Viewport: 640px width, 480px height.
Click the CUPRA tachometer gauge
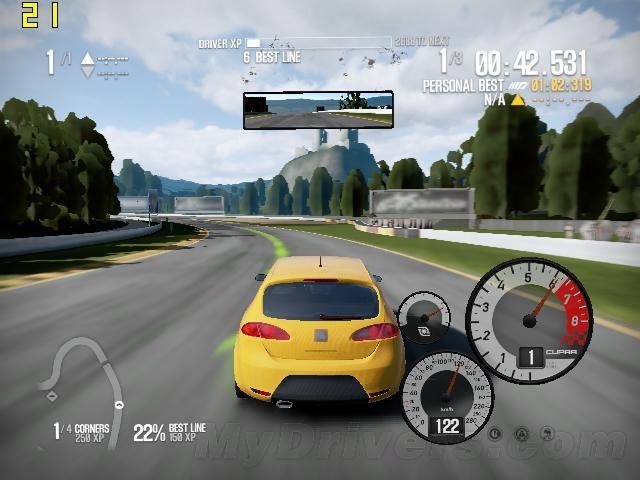530,322
